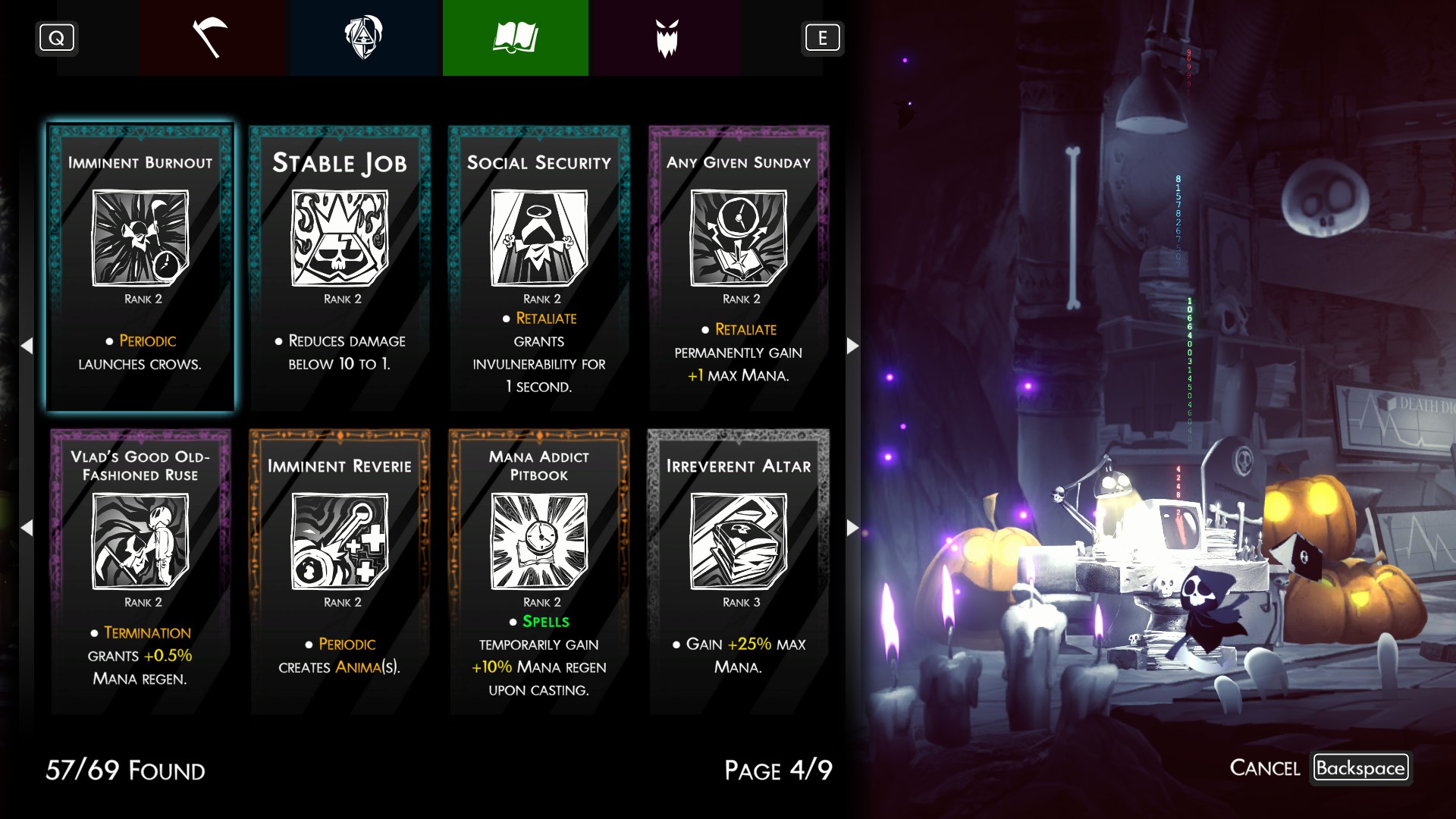This screenshot has width=1456, height=819.
Task: Go to next page using top-row right arrow
Action: [x=852, y=346]
